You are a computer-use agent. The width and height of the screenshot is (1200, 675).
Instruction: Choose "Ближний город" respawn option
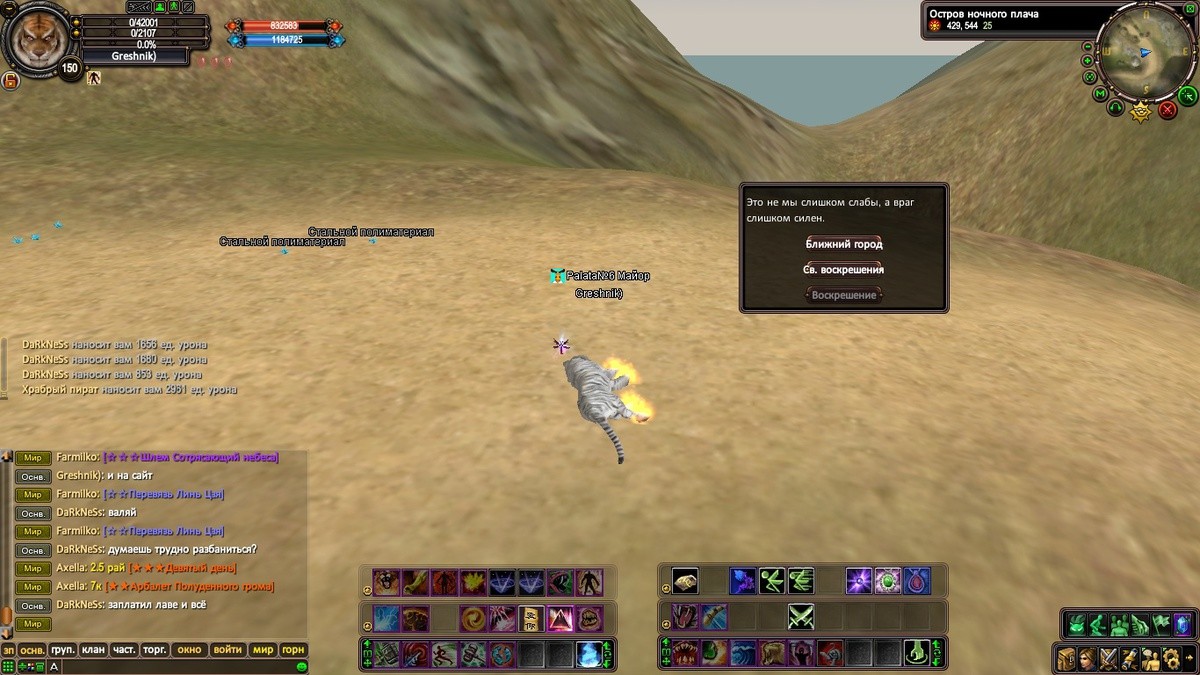[844, 244]
